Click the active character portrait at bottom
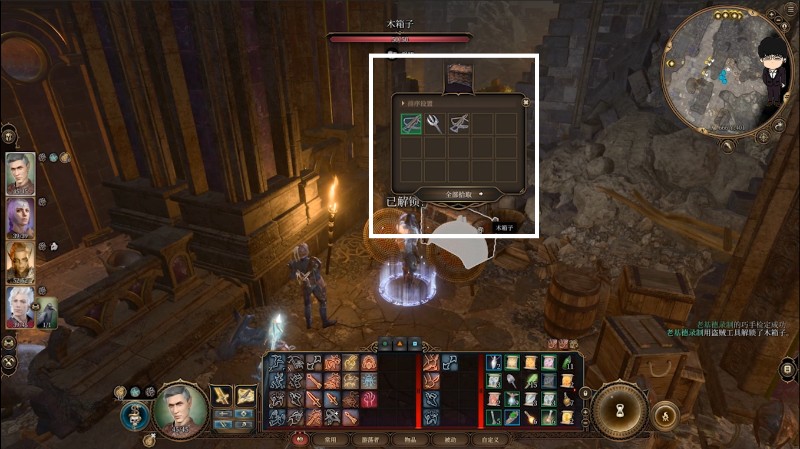This screenshot has height=449, width=800. point(181,410)
